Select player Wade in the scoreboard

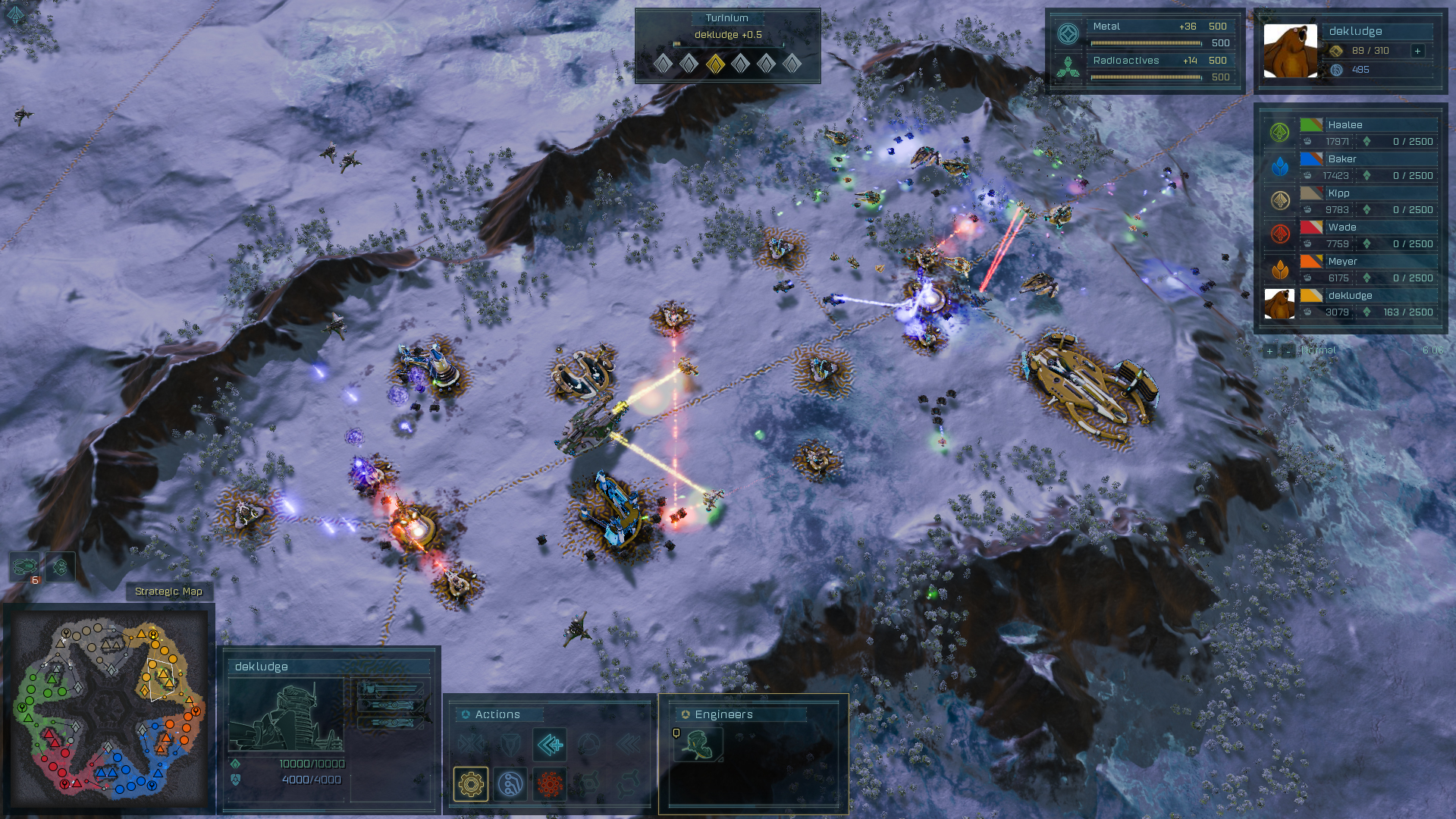[1342, 227]
